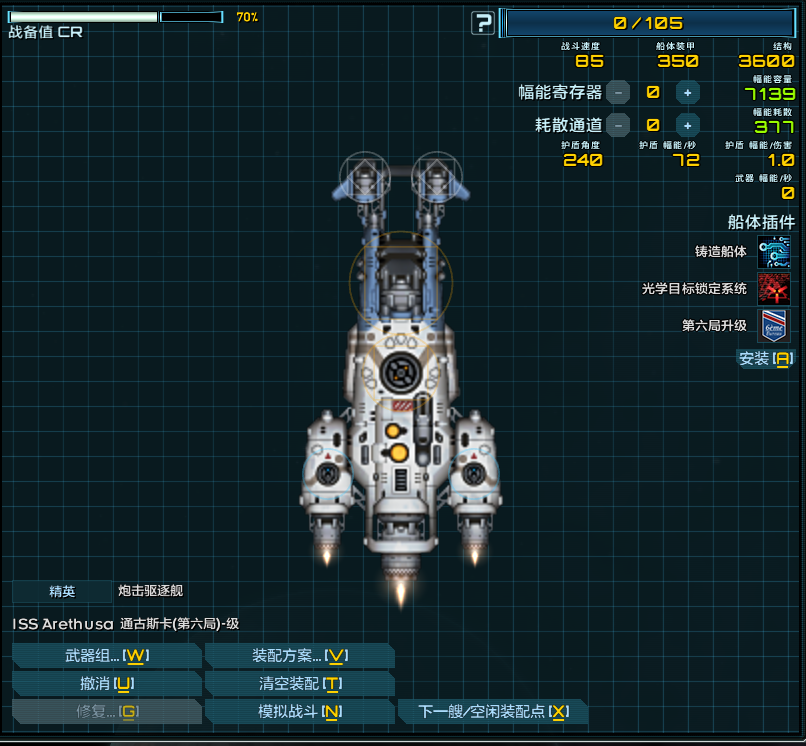Open the 装配方案 loadout variants menu
The image size is (806, 746).
click(299, 656)
